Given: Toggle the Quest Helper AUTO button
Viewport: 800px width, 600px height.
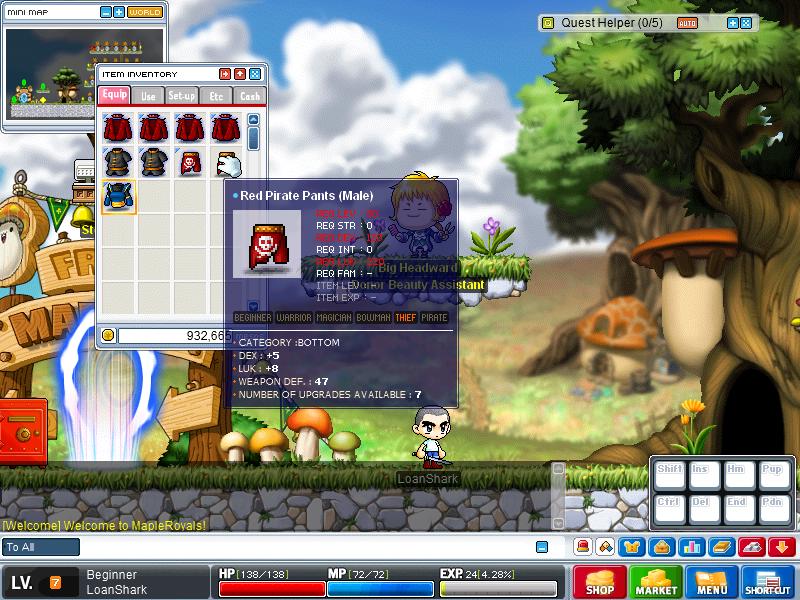Looking at the screenshot, I should click(688, 22).
